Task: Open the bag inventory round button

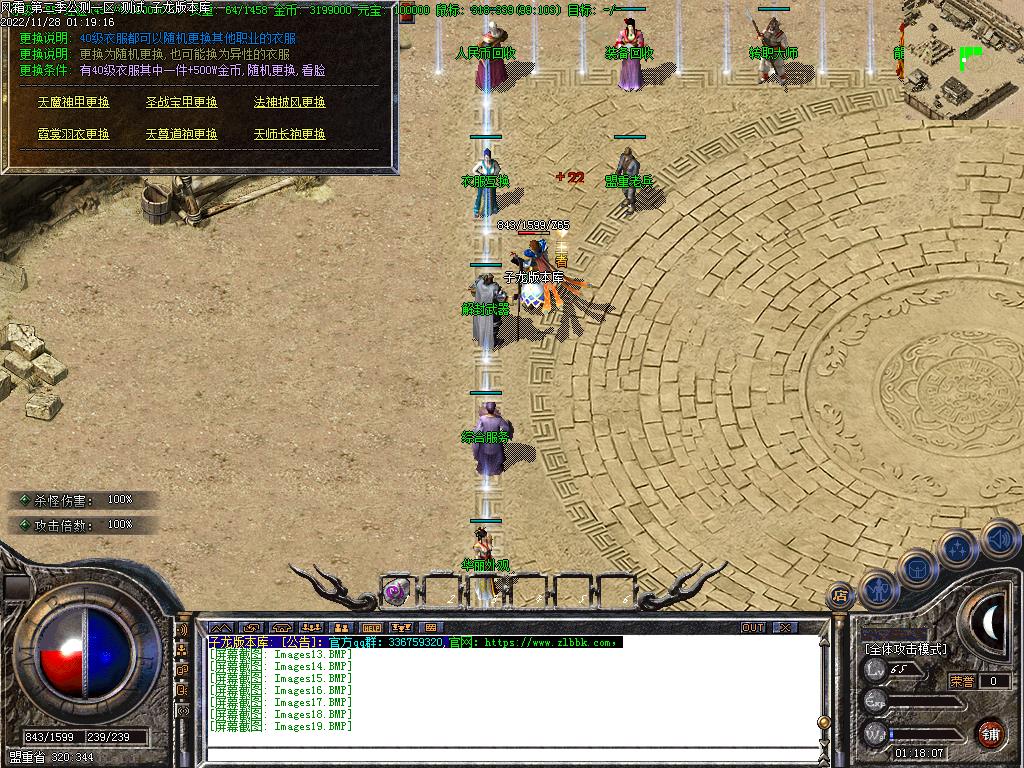Action: [x=918, y=569]
